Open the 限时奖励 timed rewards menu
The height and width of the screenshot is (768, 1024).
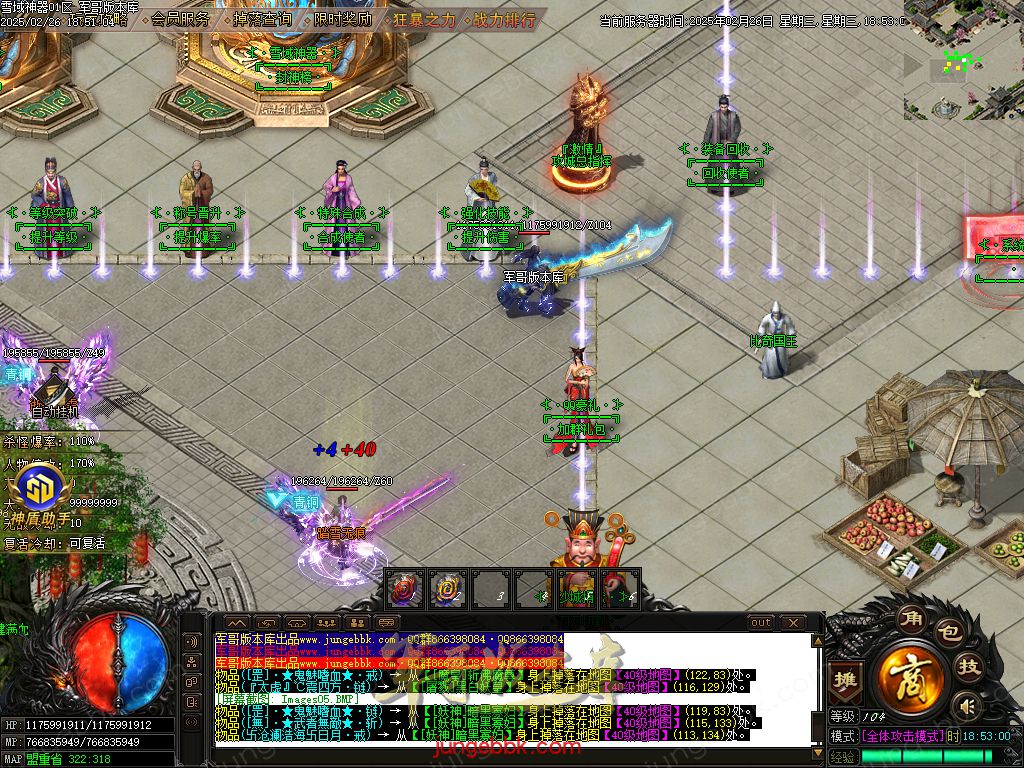pos(342,19)
